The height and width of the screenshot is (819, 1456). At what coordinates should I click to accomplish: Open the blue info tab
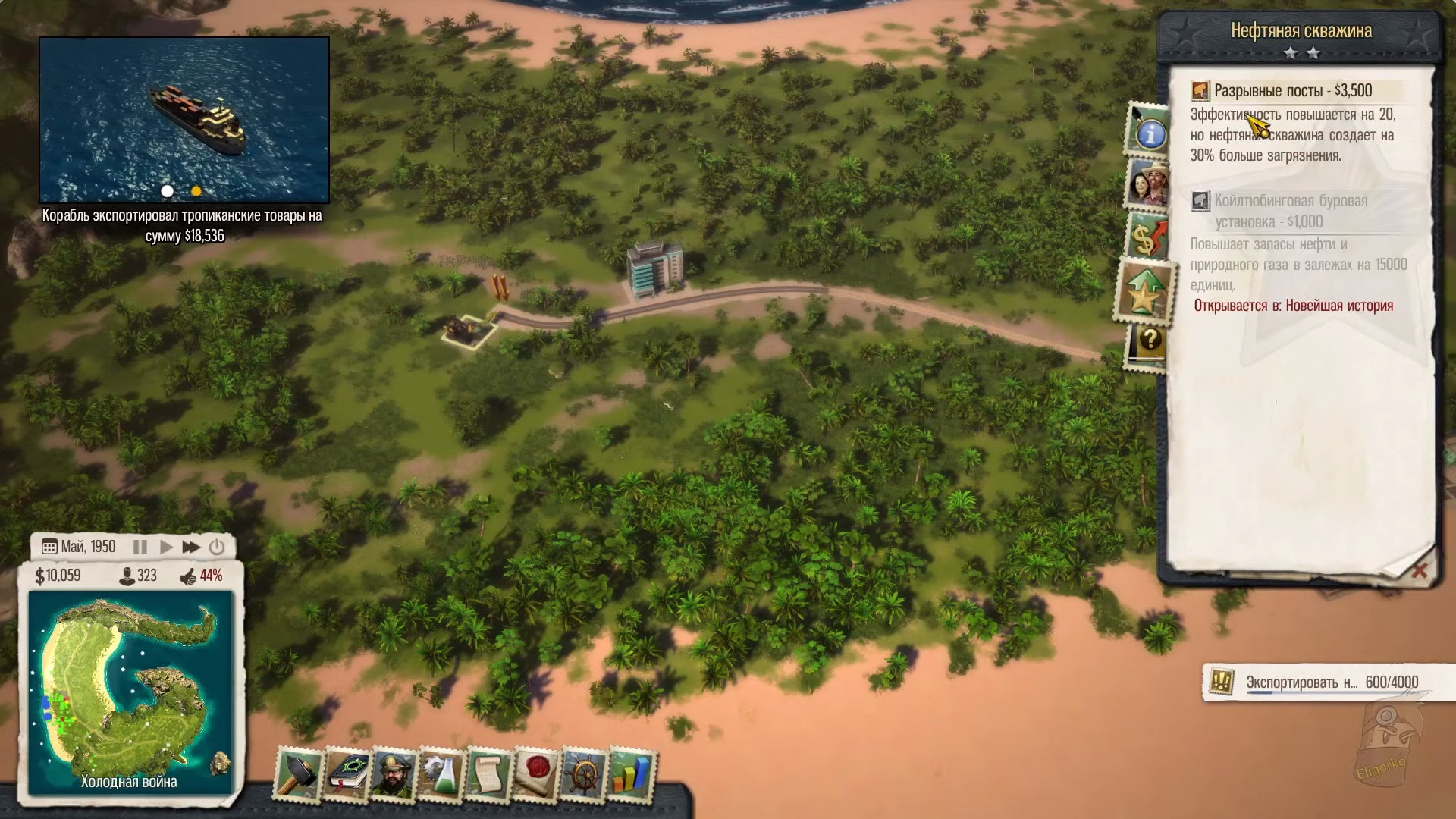(1149, 133)
